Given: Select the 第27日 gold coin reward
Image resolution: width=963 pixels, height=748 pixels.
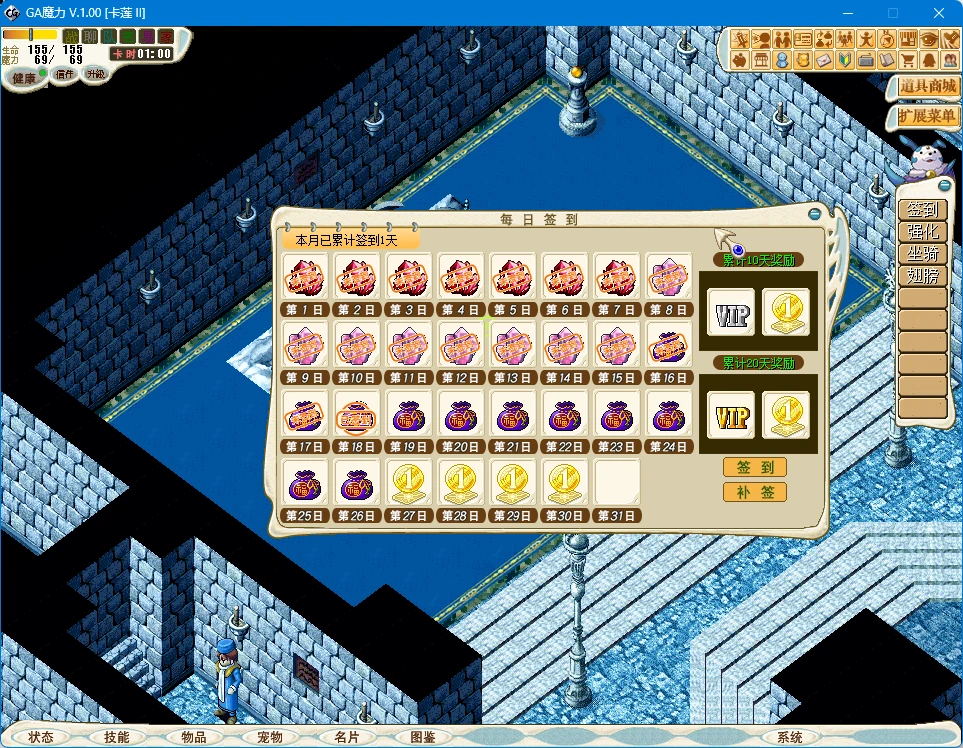Looking at the screenshot, I should click(410, 484).
